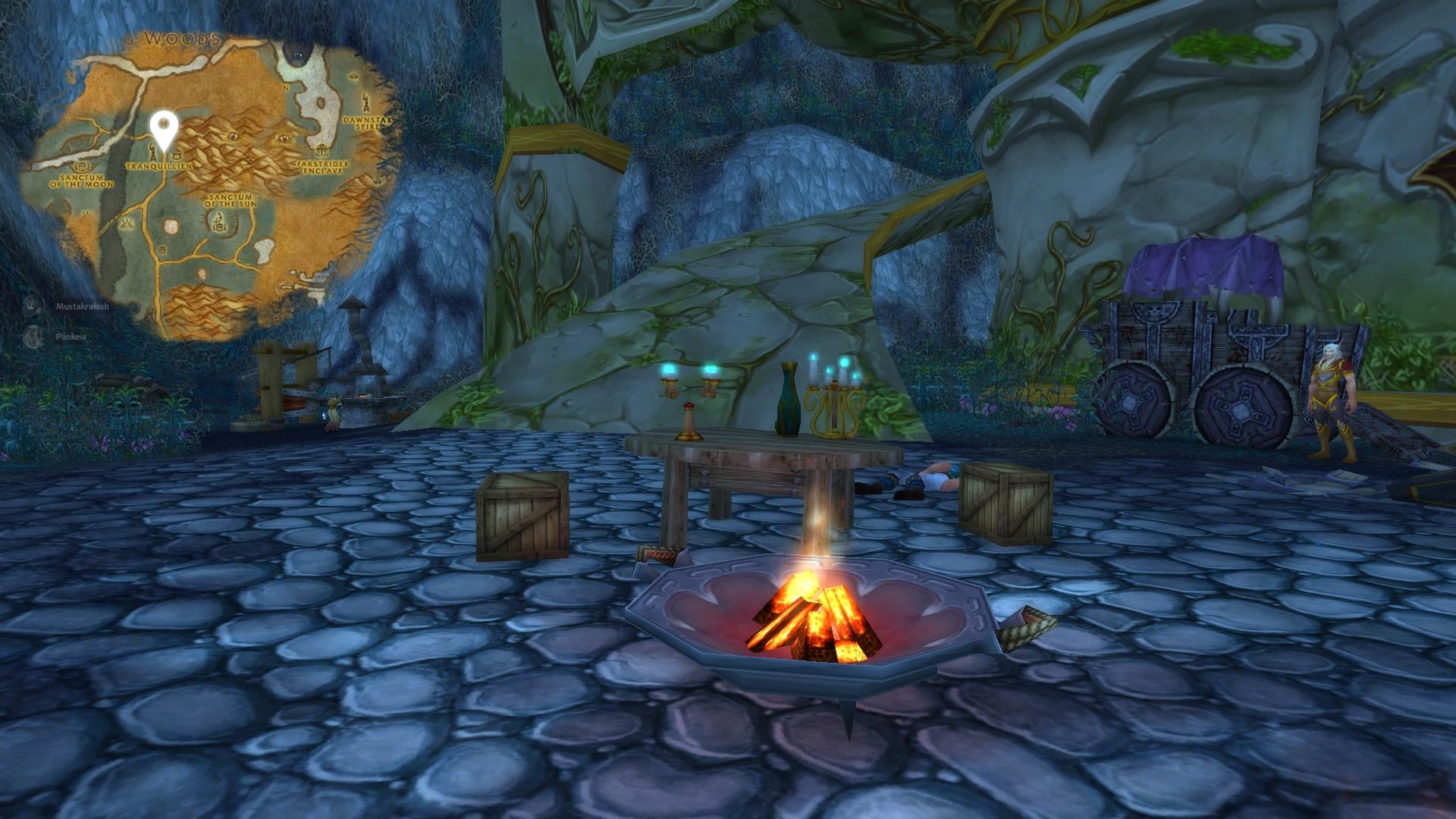Click the white location pin on the map
Image resolution: width=1456 pixels, height=819 pixels.
(163, 127)
